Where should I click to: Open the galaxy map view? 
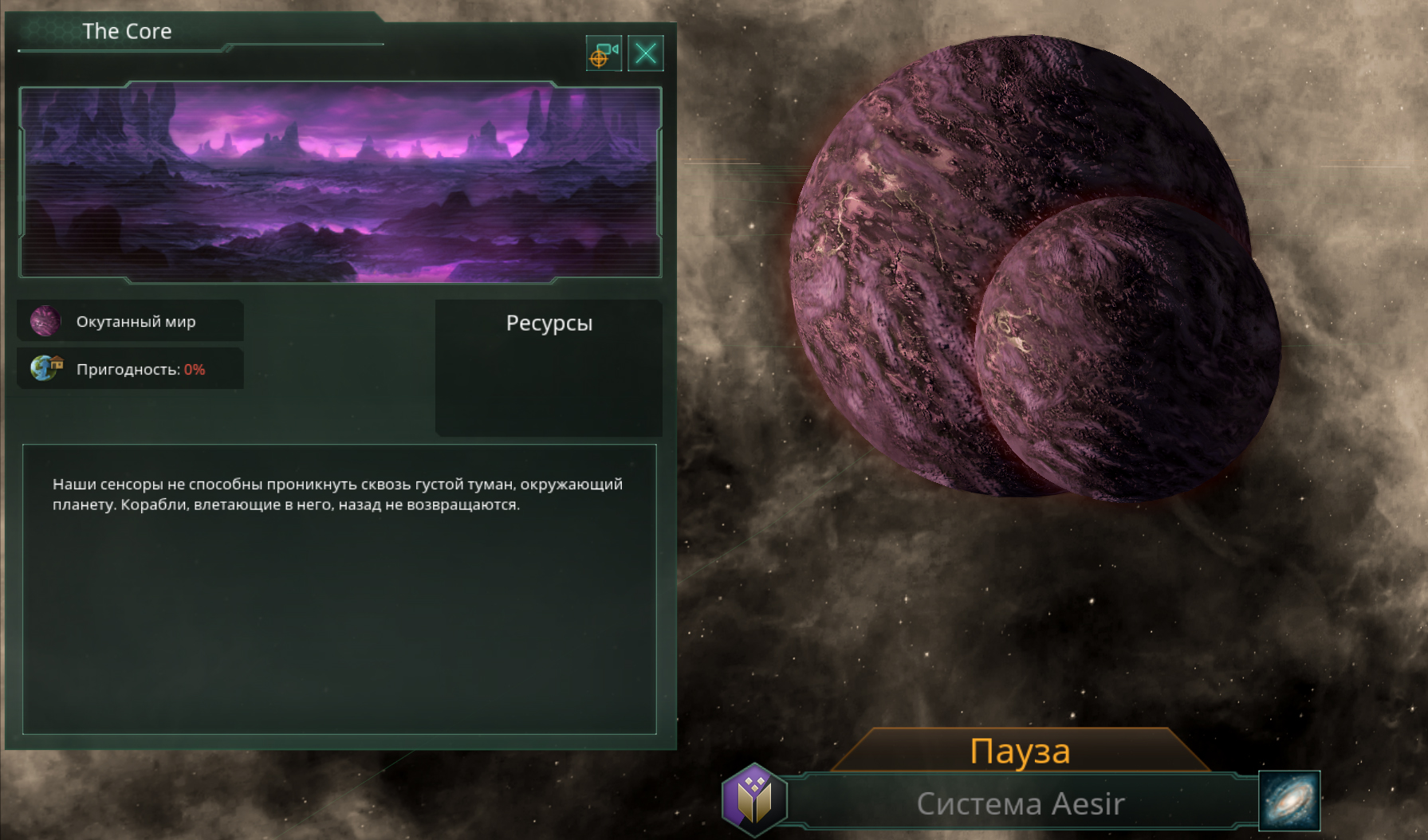coord(1289,801)
